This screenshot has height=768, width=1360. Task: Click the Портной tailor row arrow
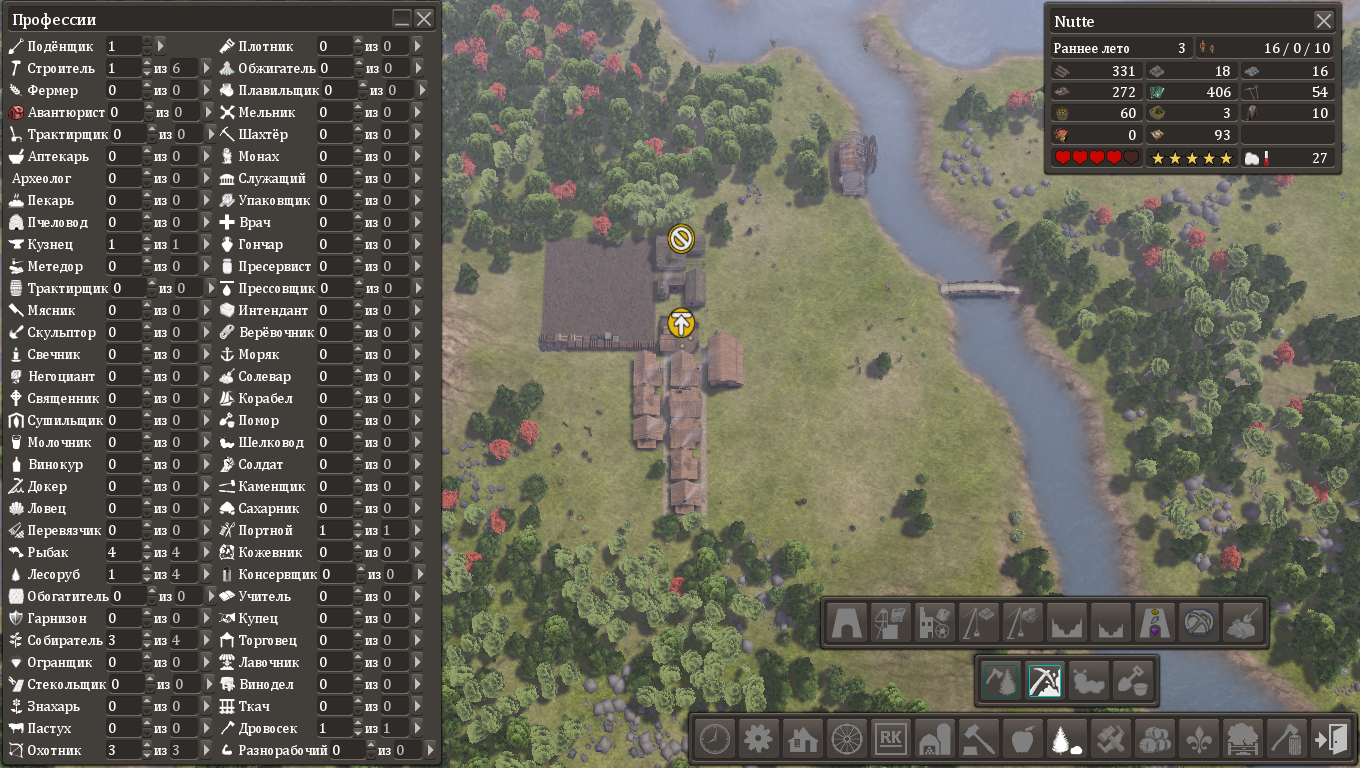[x=418, y=530]
